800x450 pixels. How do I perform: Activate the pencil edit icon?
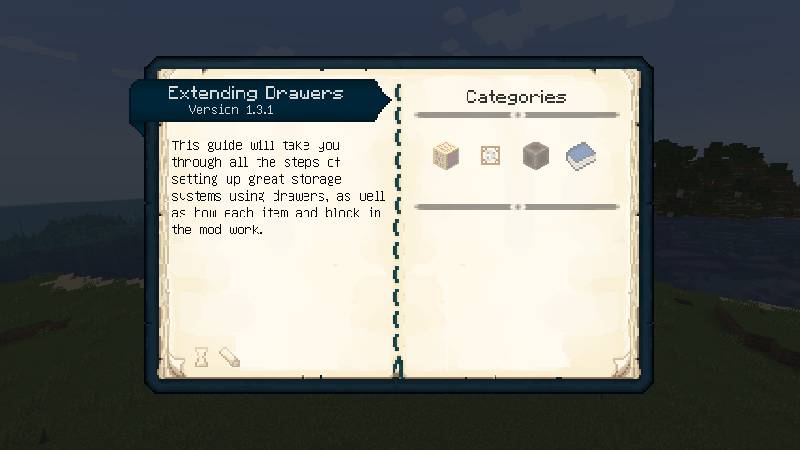pyautogui.click(x=229, y=356)
